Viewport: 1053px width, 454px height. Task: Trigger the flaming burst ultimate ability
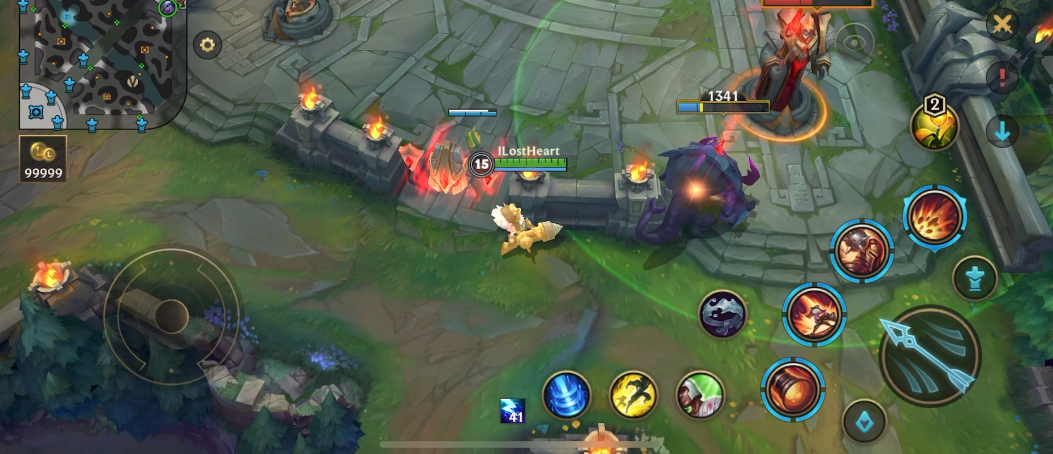pyautogui.click(x=934, y=217)
